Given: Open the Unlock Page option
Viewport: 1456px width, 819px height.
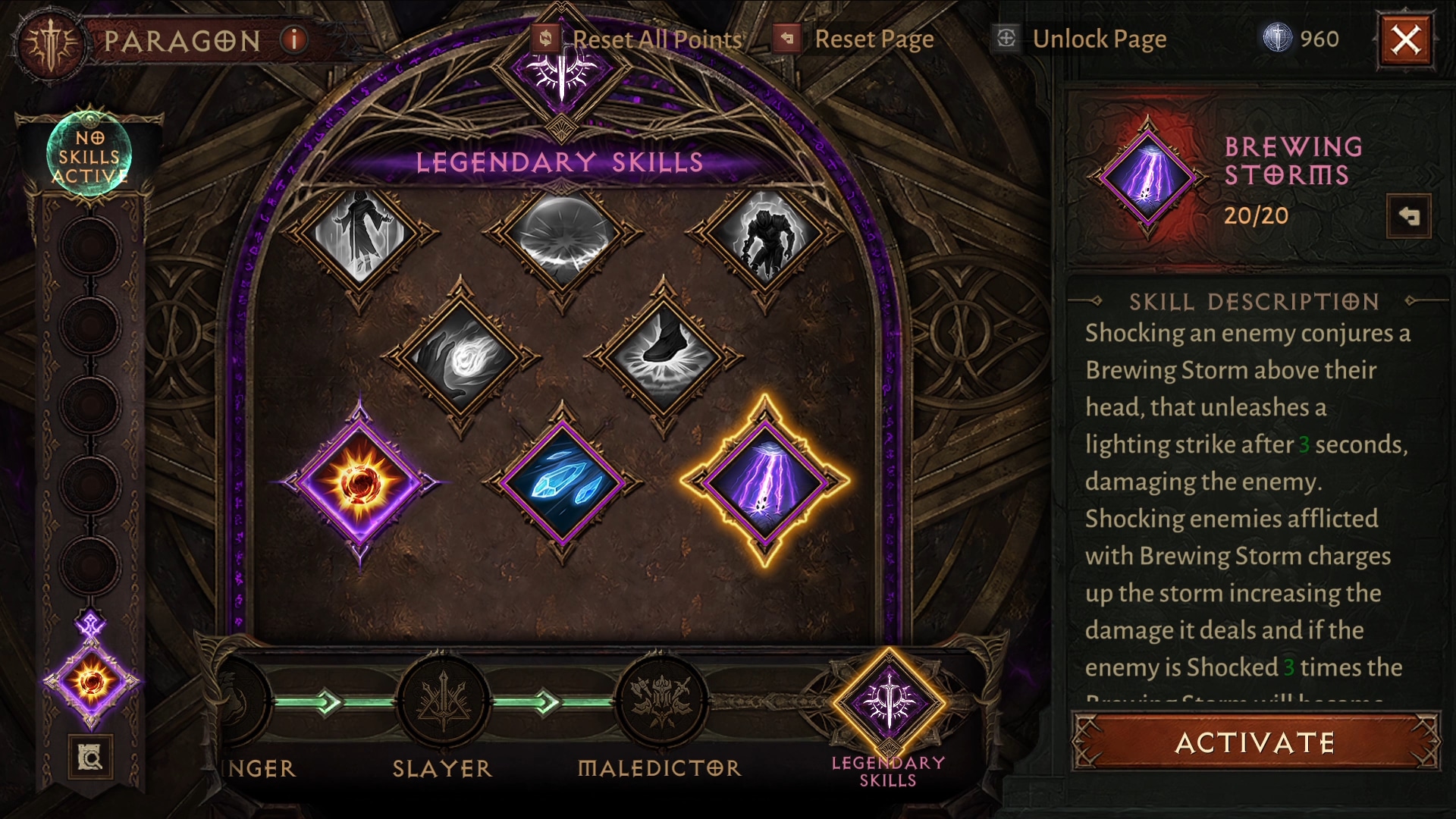Looking at the screenshot, I should tap(1081, 39).
